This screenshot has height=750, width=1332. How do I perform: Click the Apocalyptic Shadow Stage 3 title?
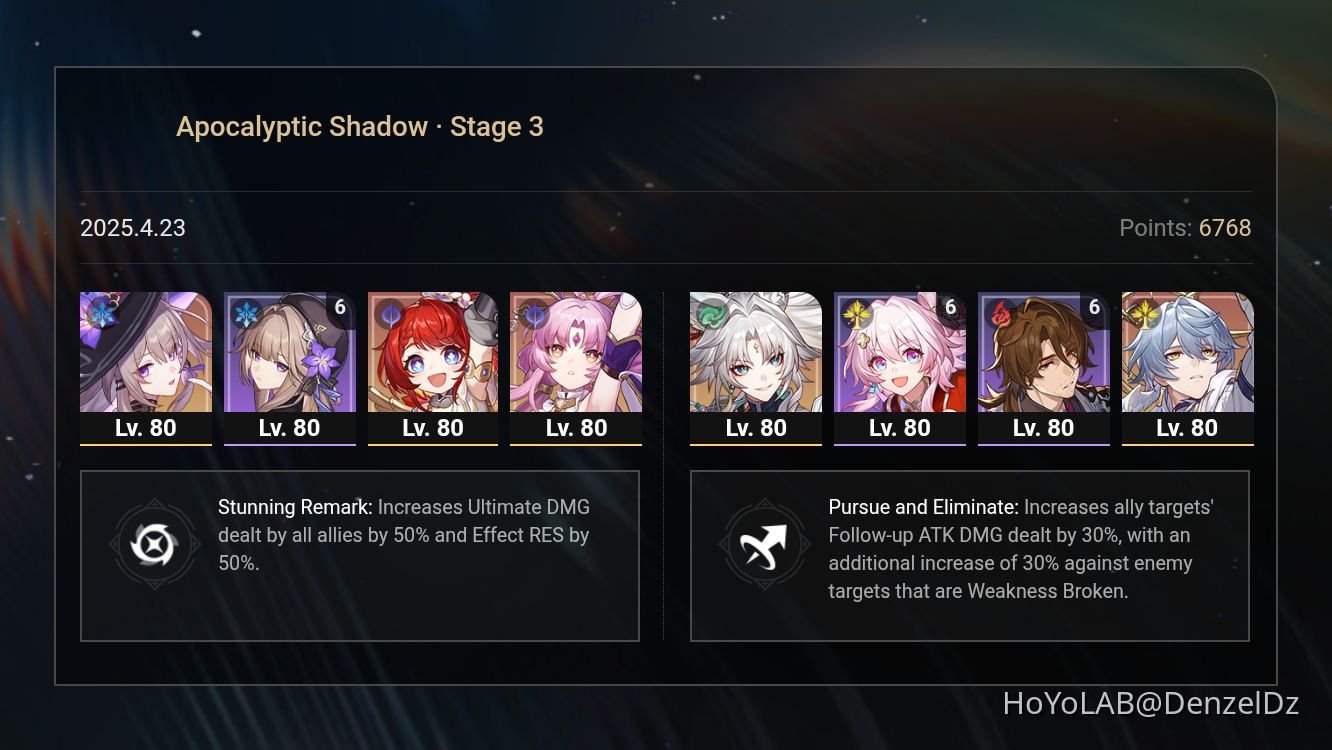pyautogui.click(x=360, y=126)
